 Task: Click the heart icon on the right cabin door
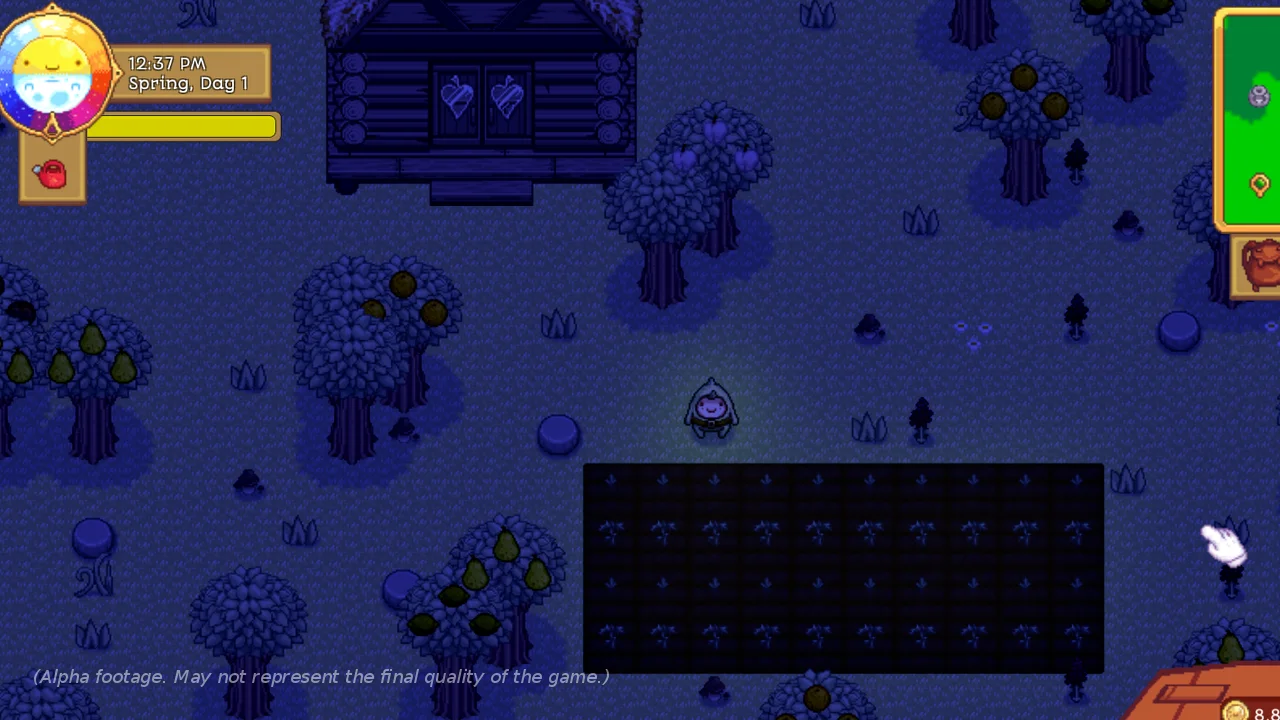[x=507, y=97]
